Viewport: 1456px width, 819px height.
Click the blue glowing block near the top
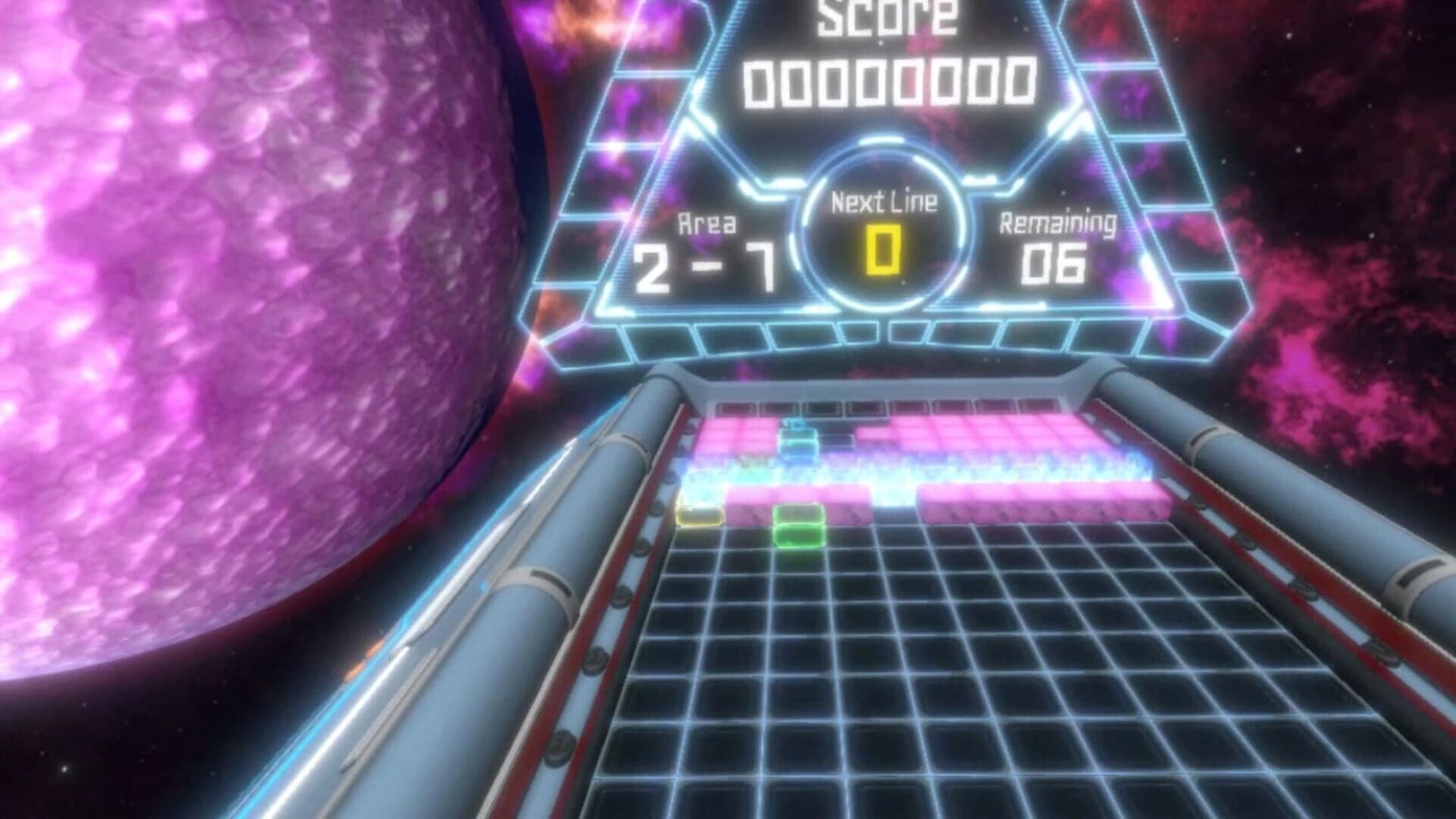click(x=800, y=440)
